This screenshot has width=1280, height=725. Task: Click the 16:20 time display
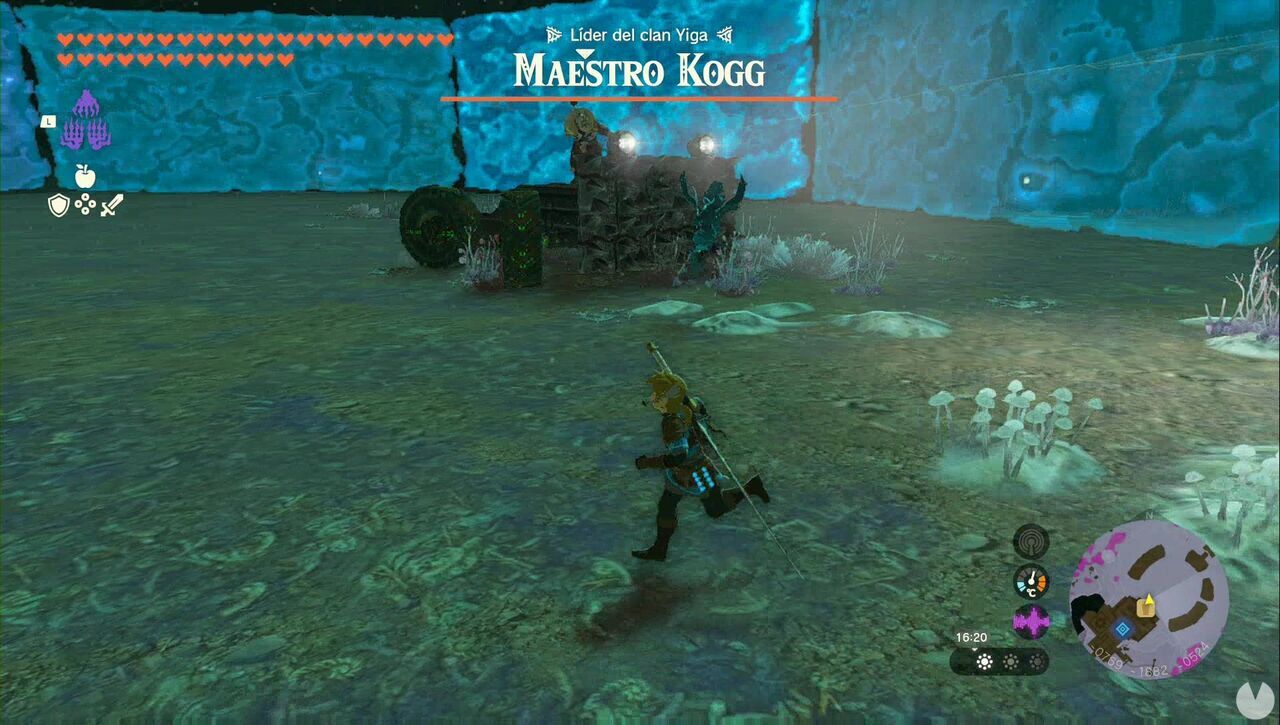pyautogui.click(x=971, y=637)
